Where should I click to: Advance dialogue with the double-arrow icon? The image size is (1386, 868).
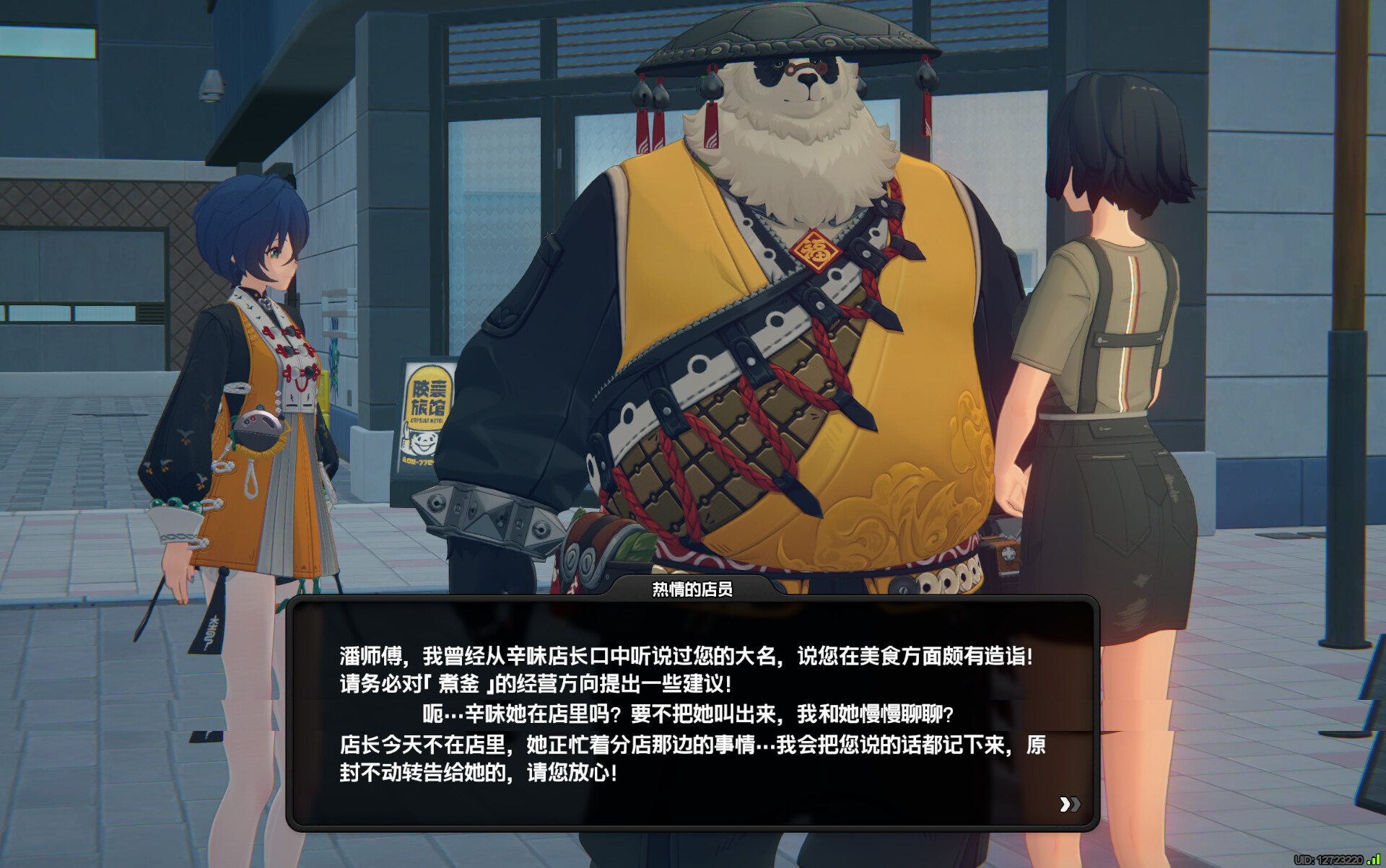[x=1069, y=804]
